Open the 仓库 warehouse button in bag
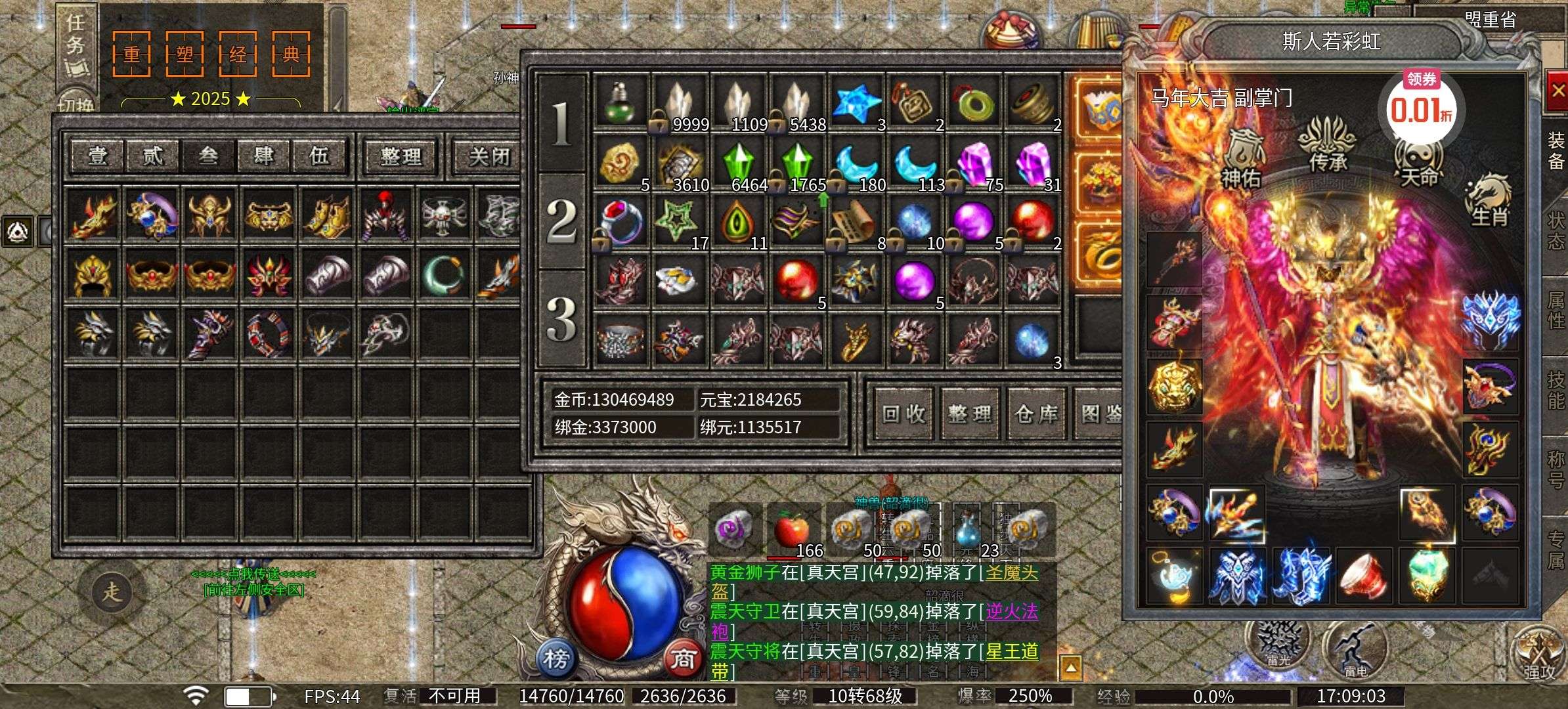This screenshot has width=1568, height=709. [1036, 414]
